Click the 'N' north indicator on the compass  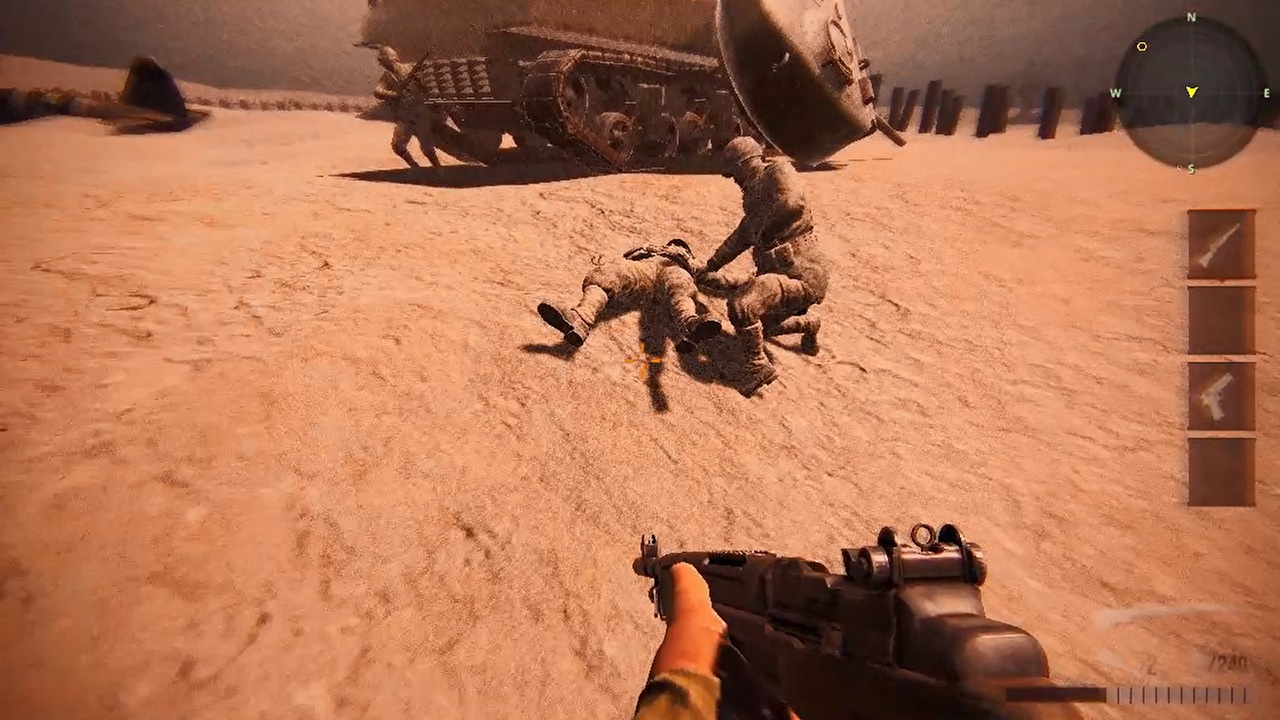pos(1190,16)
